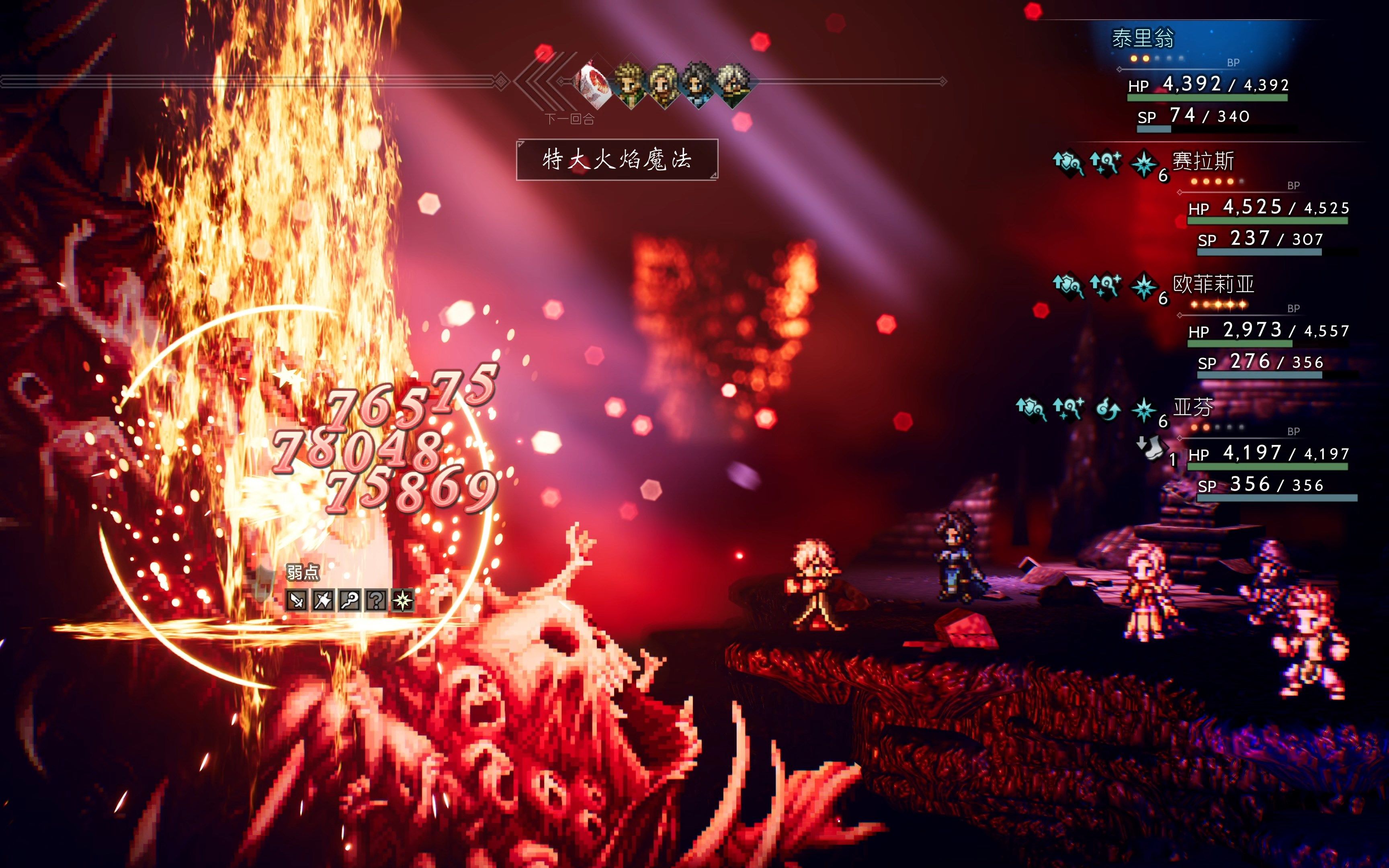This screenshot has height=868, width=1389.
Task: Click the 特大火焰魔法 skill name banner
Action: (617, 160)
